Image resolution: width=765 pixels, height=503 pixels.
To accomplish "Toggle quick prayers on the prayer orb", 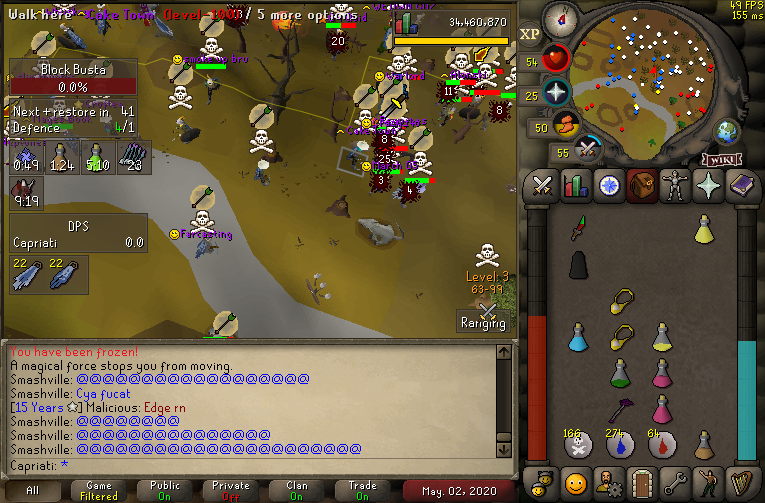I will point(556,94).
